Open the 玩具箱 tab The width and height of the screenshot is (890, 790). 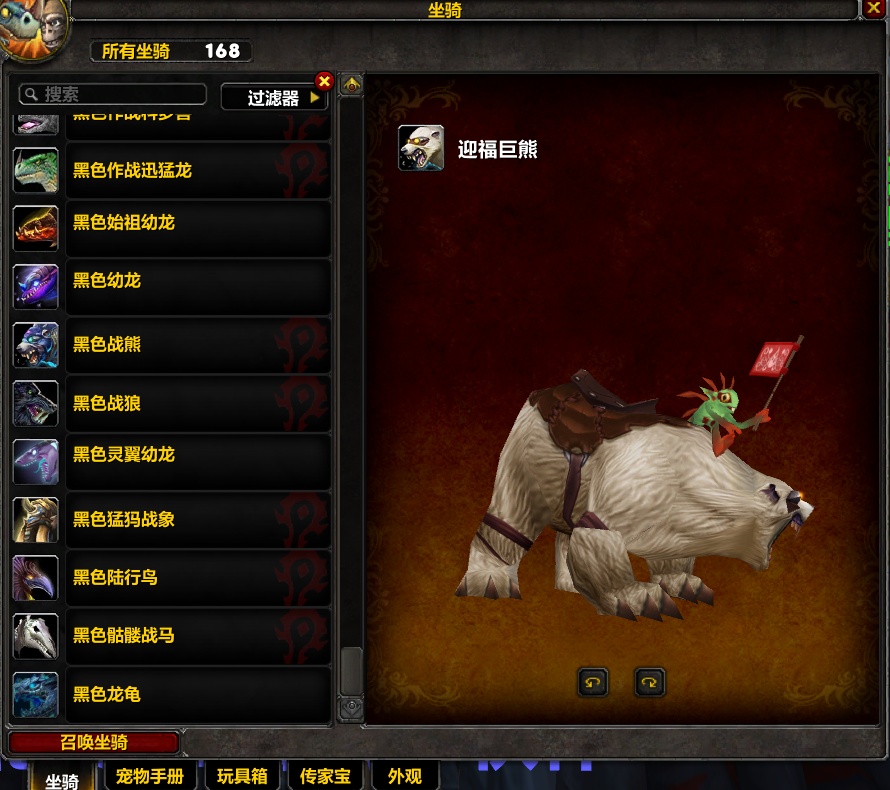click(x=242, y=776)
